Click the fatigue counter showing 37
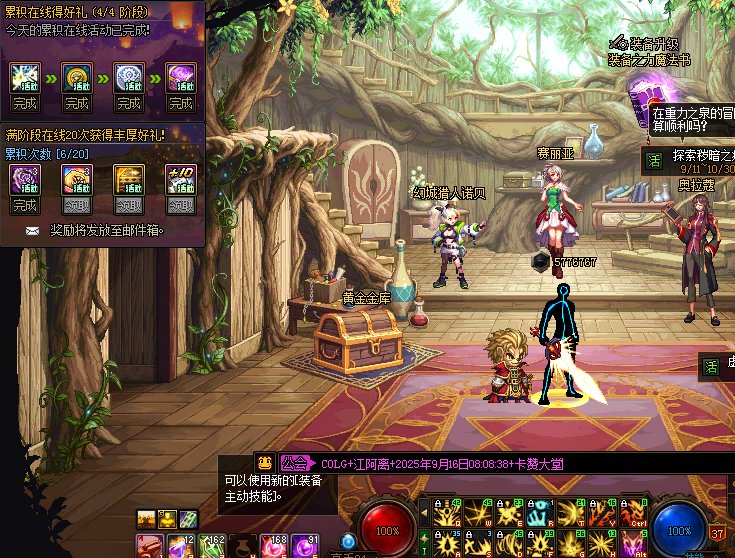Viewport: 735px width, 558px height. click(717, 534)
